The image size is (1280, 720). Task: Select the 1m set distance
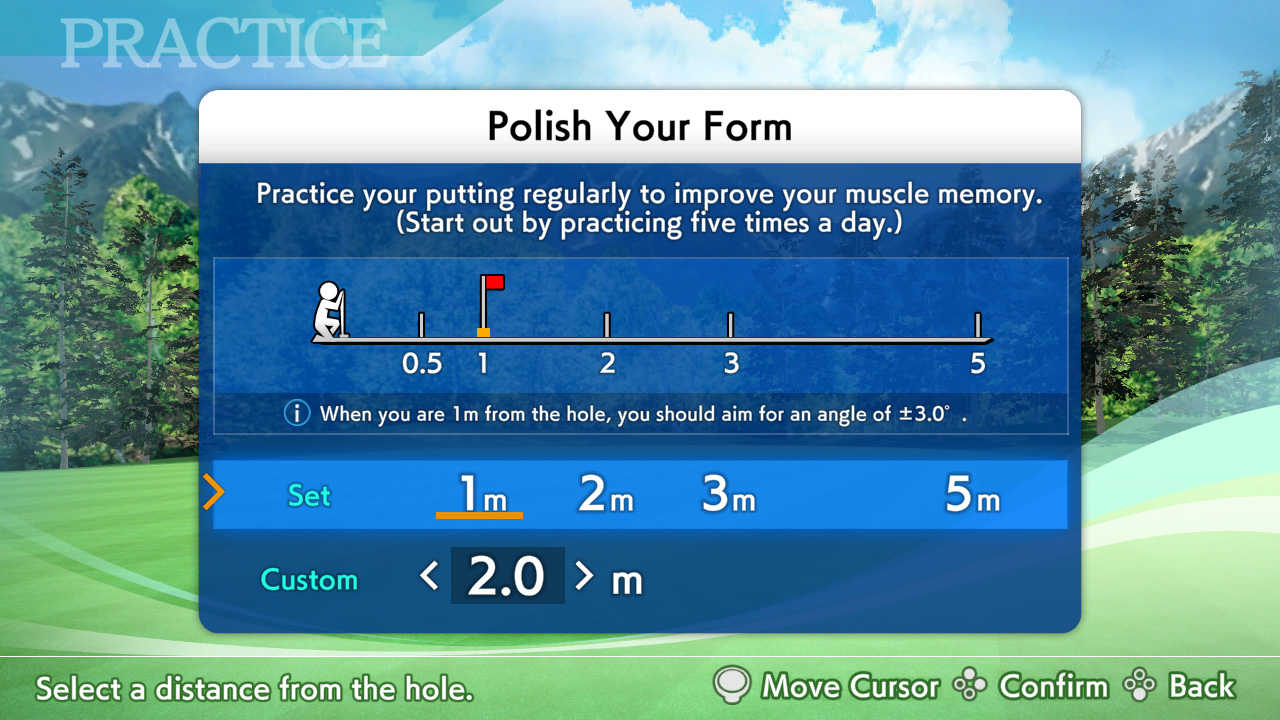tap(481, 495)
